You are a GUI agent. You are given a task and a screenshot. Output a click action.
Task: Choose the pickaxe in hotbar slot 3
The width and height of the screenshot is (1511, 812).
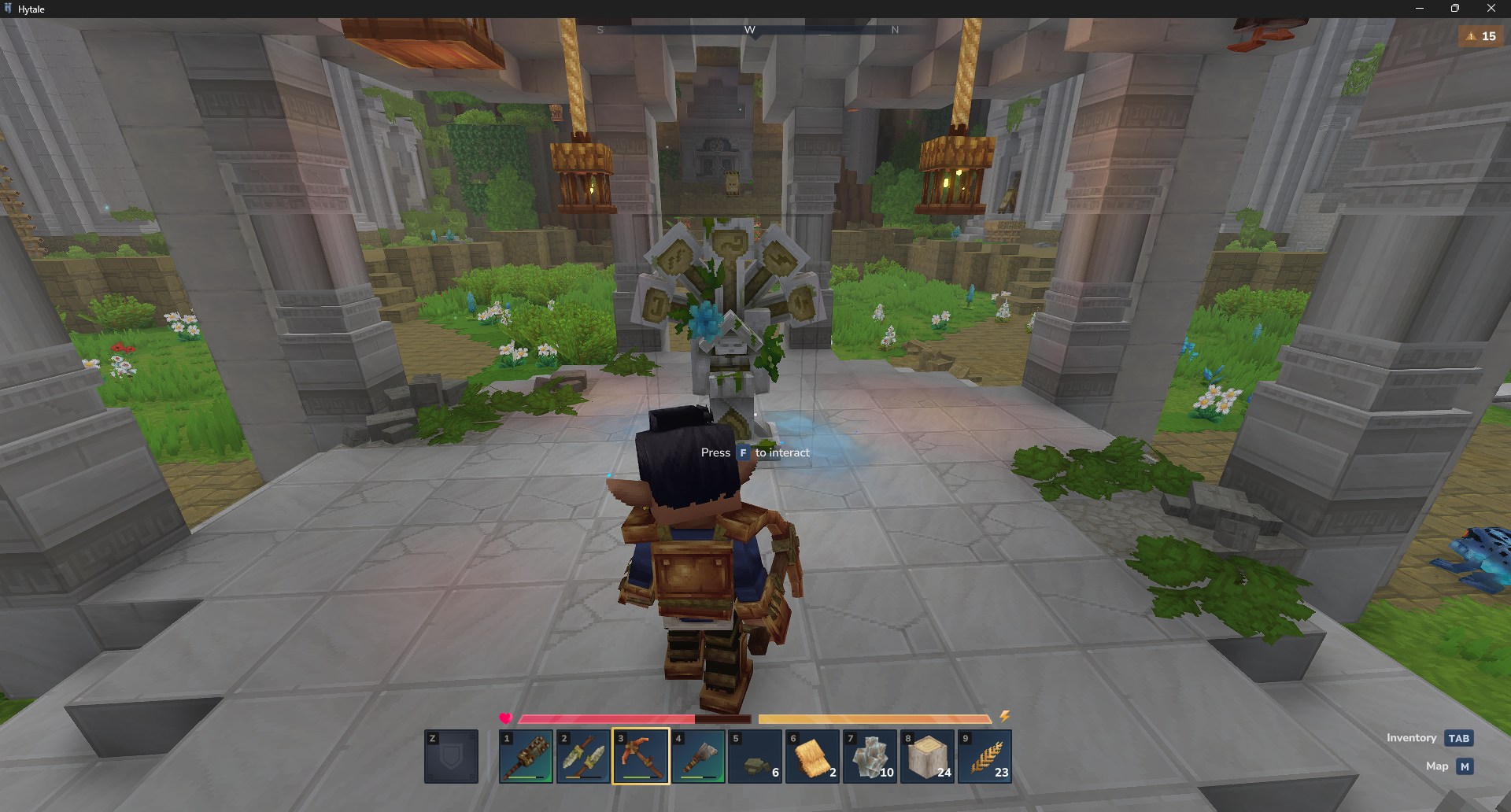641,756
